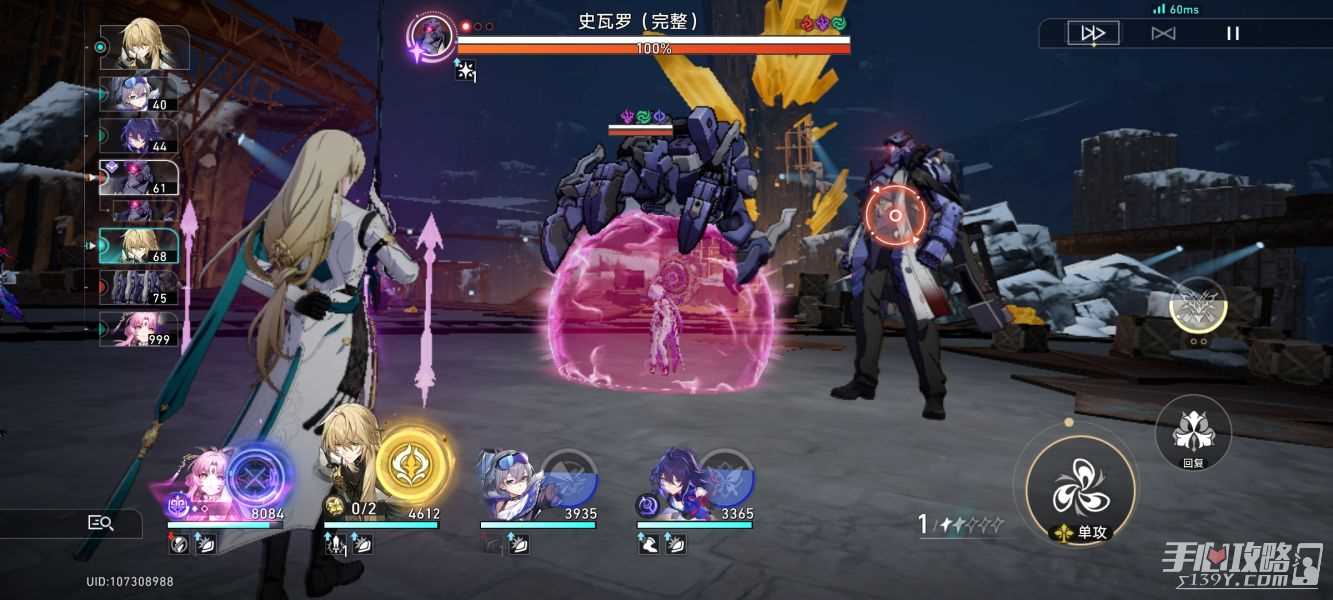Image resolution: width=1333 pixels, height=600 pixels.
Task: Activate the 回复 skill button
Action: (x=1193, y=432)
